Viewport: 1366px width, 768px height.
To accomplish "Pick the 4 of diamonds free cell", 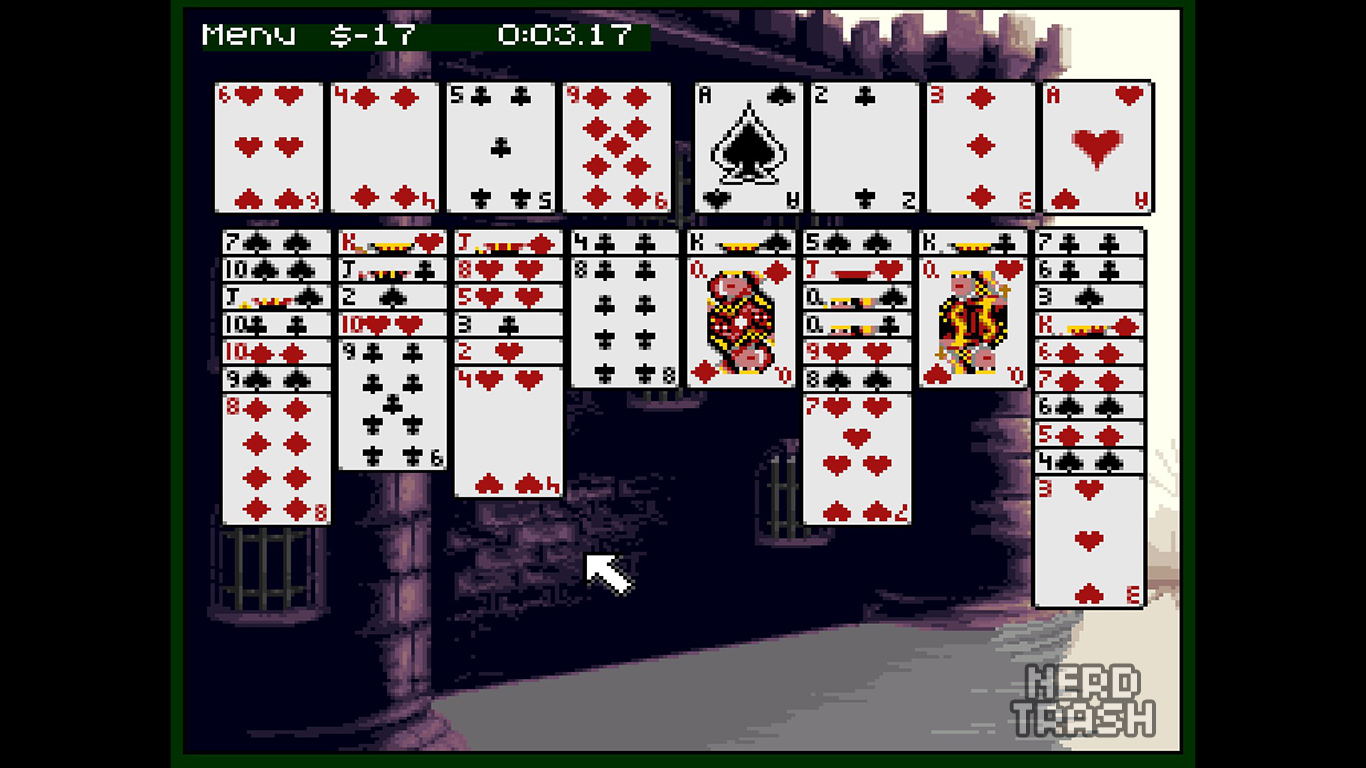I will 384,147.
